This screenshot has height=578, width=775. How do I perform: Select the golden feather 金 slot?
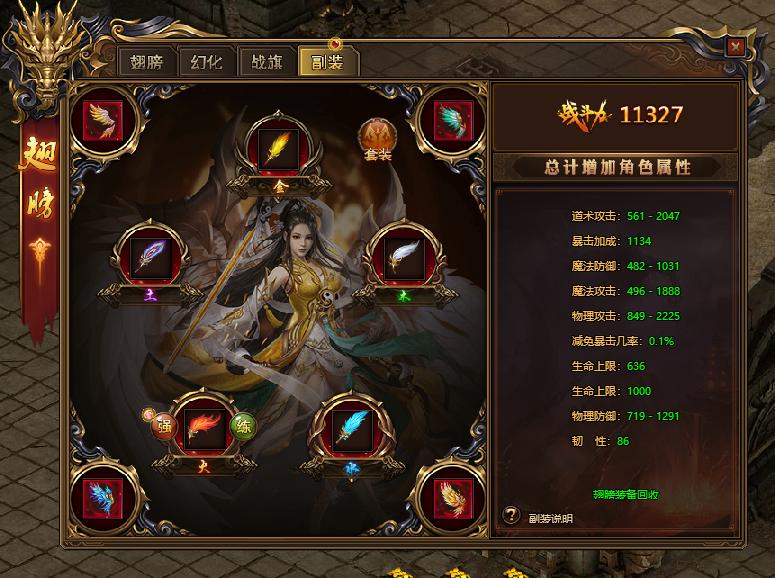coord(274,149)
